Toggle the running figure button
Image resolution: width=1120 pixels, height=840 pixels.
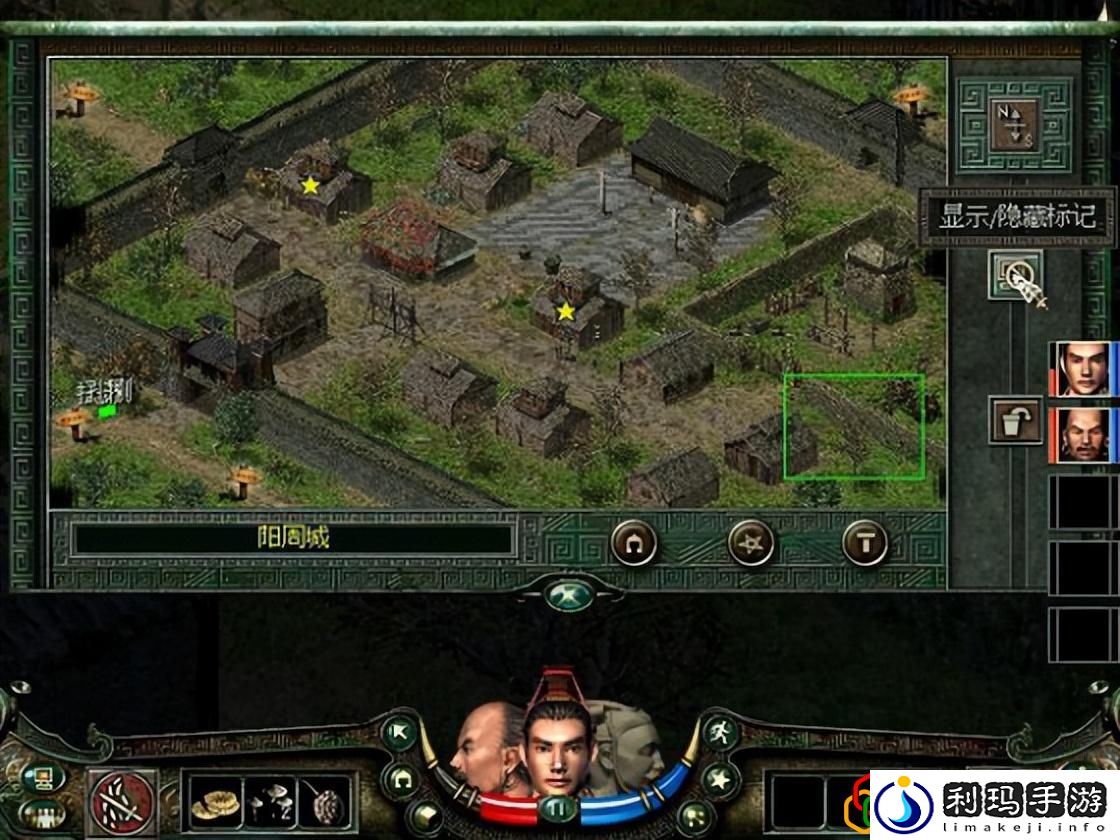pos(719,733)
